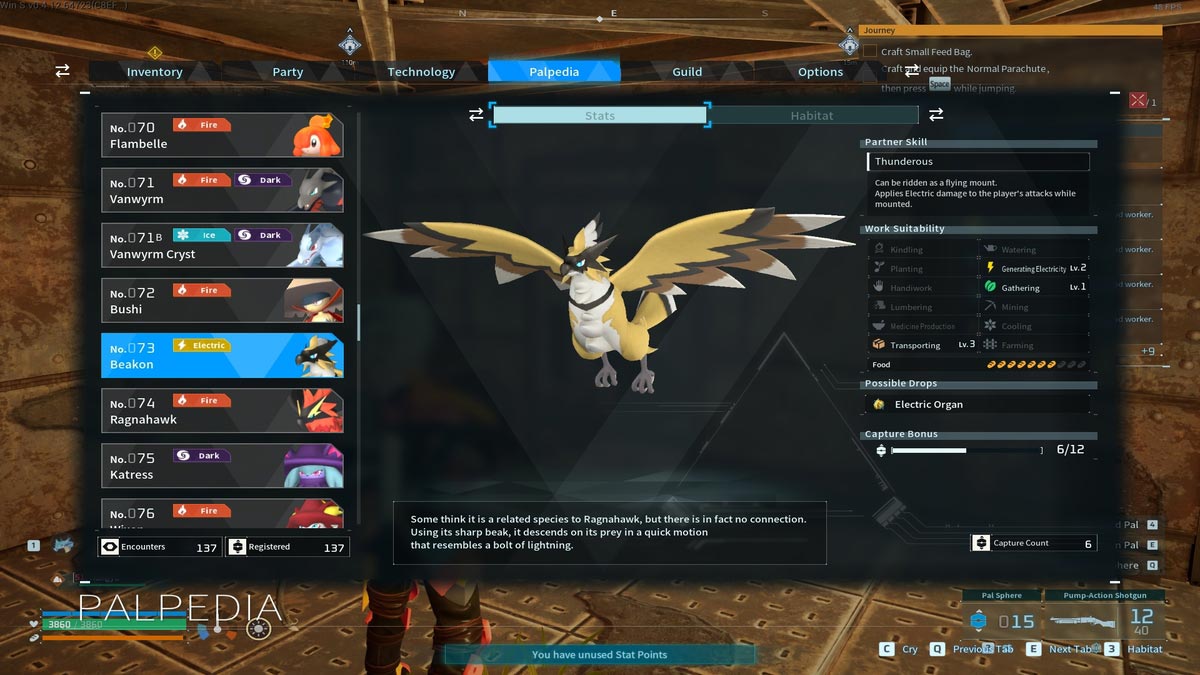
Task: Open the Party tab
Action: click(x=288, y=72)
